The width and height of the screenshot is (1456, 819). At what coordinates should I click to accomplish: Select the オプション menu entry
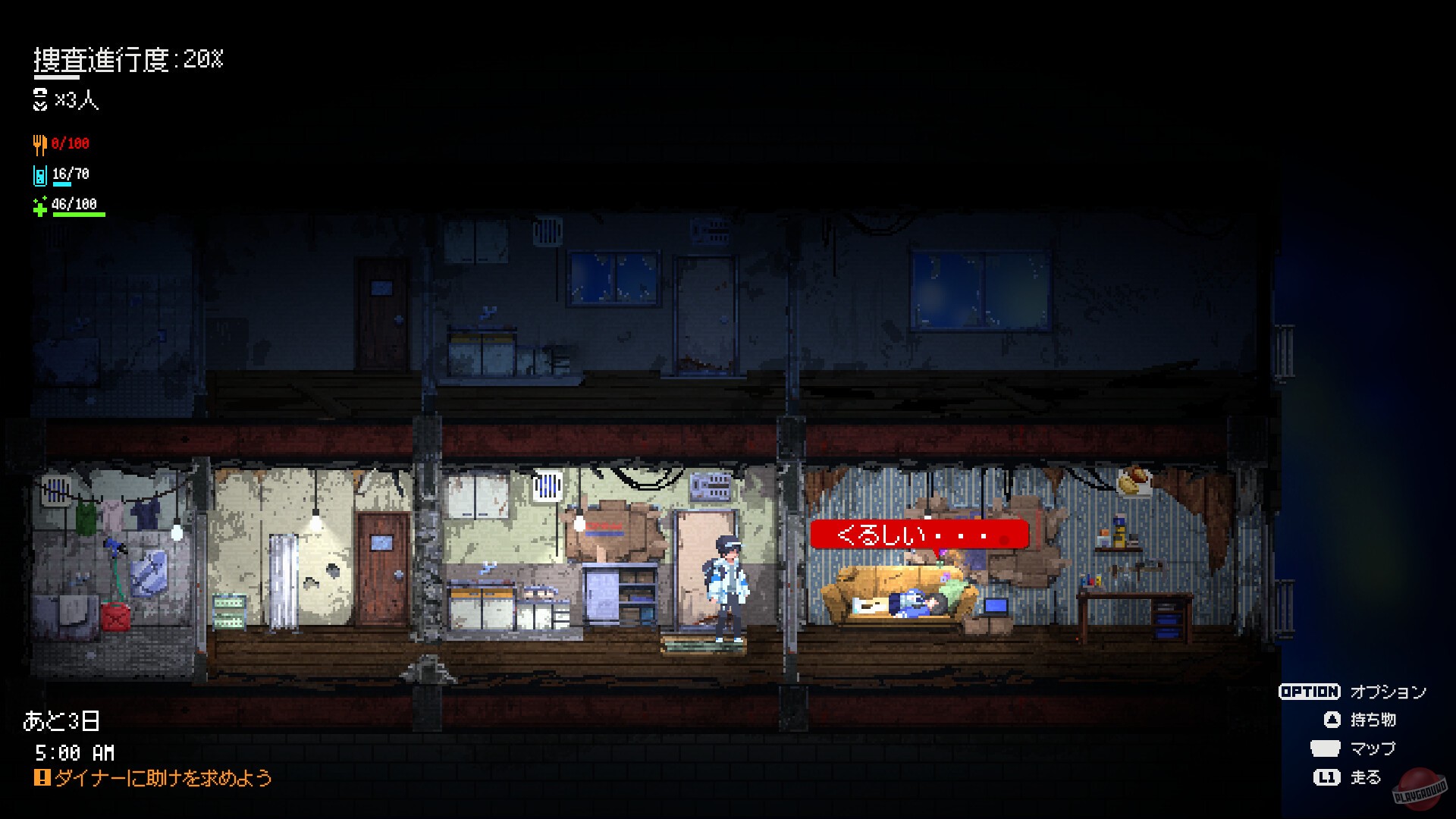point(1388,692)
